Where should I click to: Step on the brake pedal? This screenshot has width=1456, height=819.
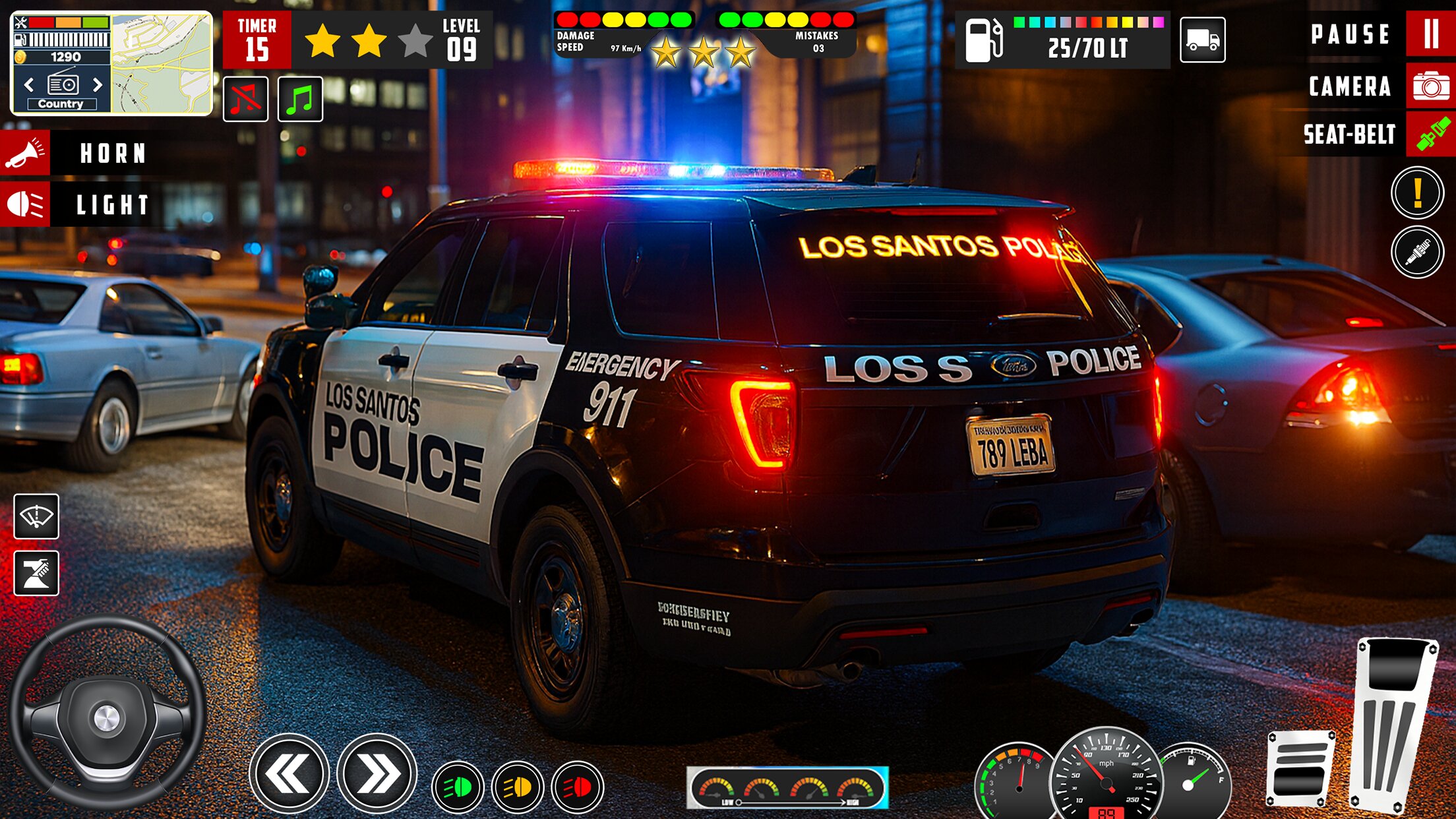click(x=1298, y=769)
